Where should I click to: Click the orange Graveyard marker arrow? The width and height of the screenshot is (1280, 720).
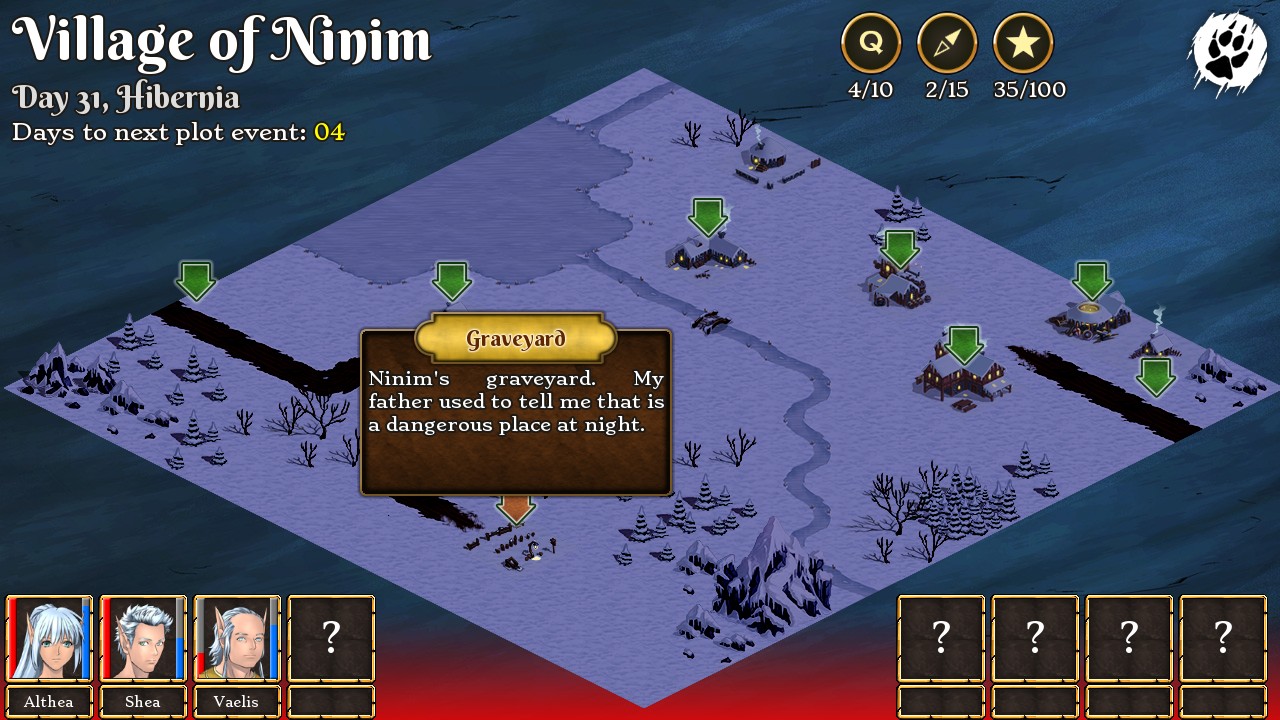[514, 510]
